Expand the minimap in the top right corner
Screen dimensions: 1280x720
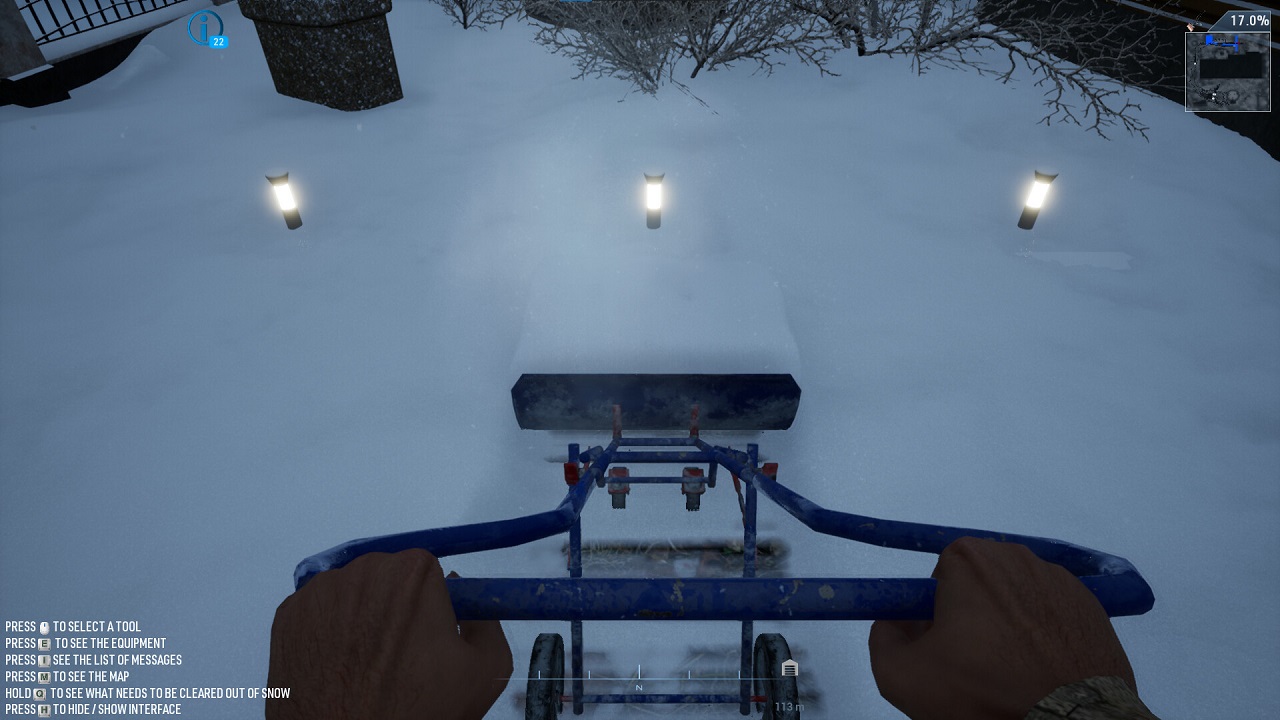(1228, 70)
